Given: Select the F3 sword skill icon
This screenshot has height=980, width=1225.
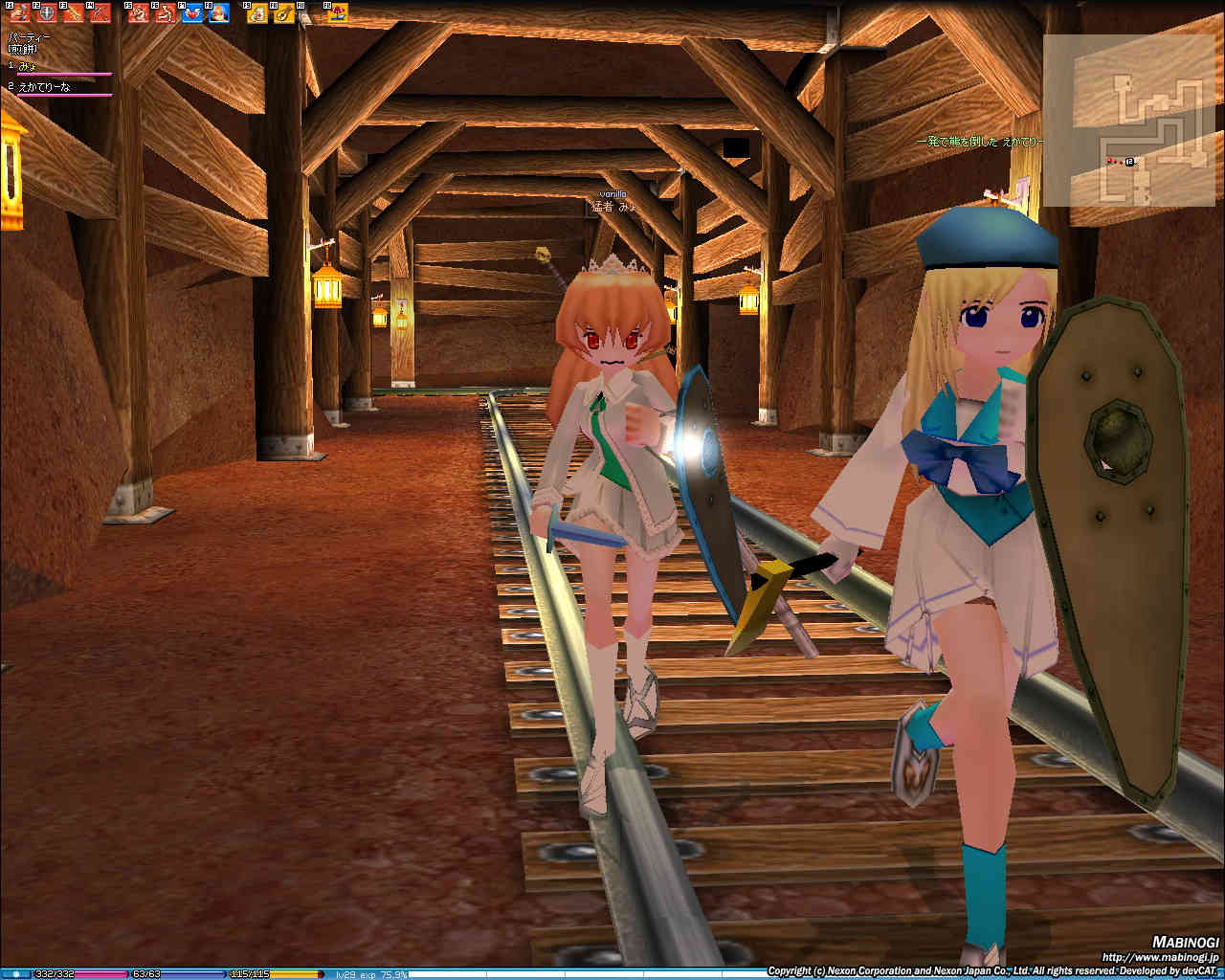Looking at the screenshot, I should tap(73, 13).
